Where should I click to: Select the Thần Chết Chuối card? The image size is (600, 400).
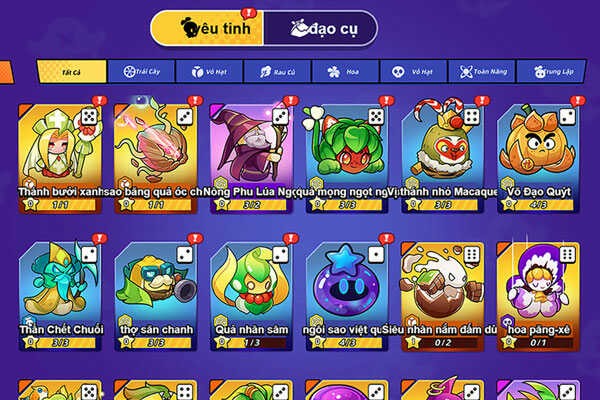coord(62,292)
